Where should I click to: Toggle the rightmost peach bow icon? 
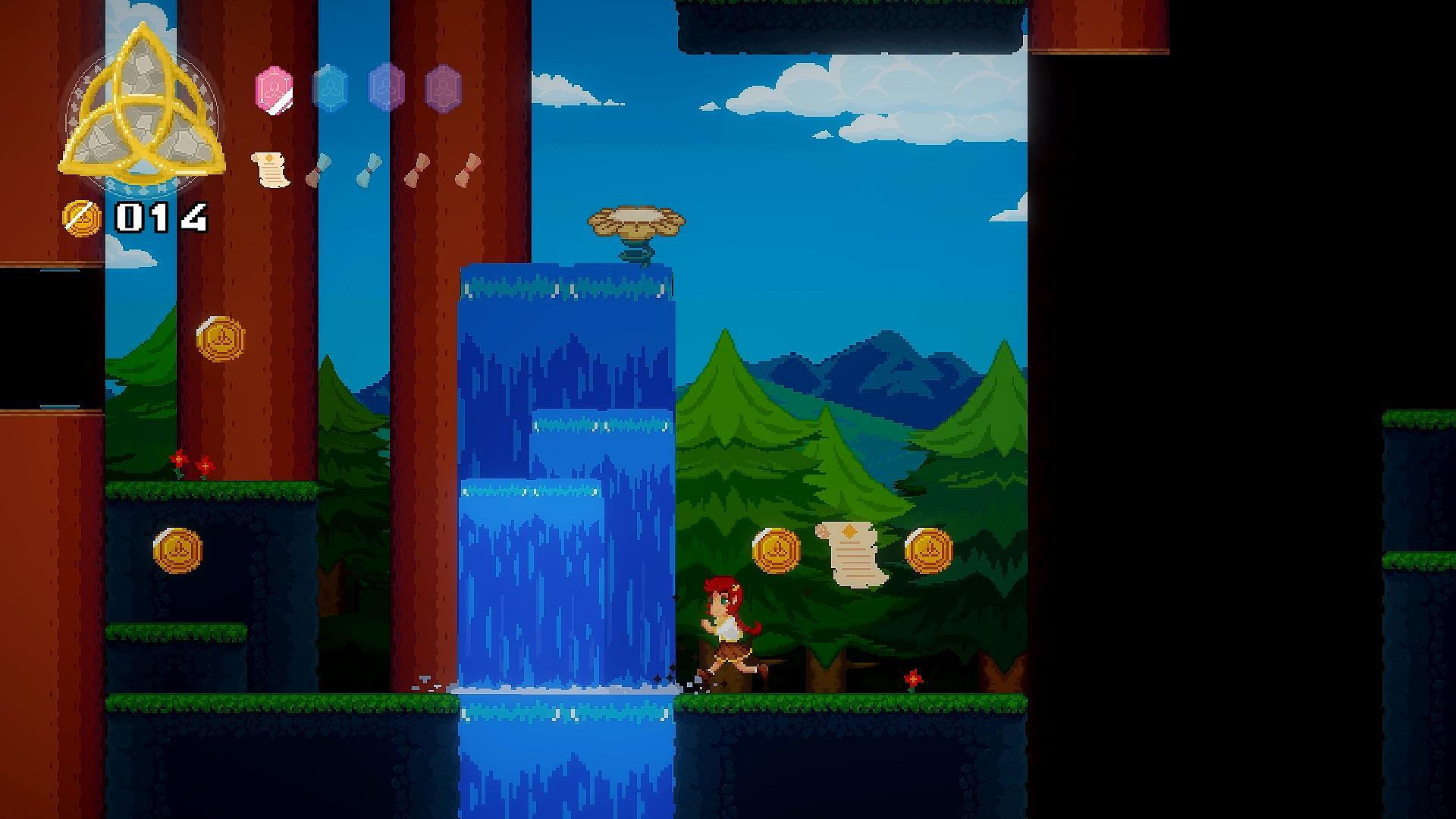467,171
